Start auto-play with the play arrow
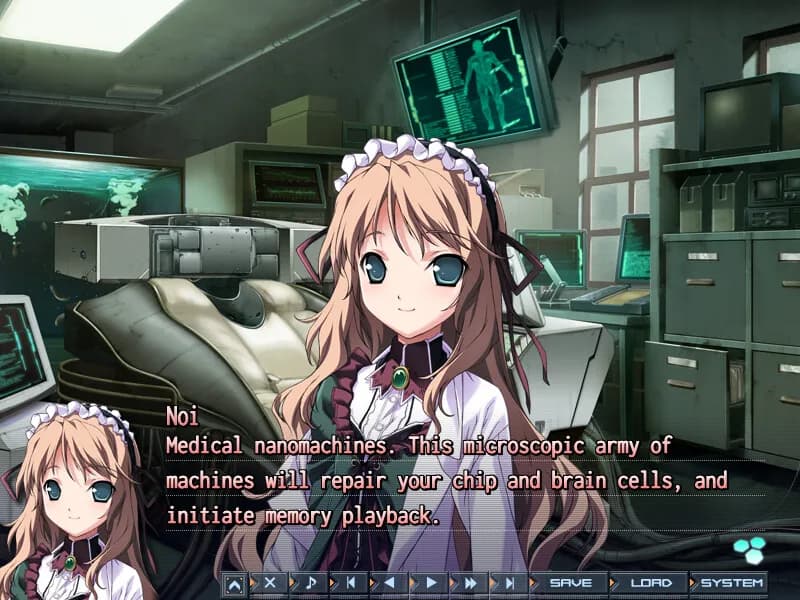Screen dimensions: 800x600 (431, 583)
